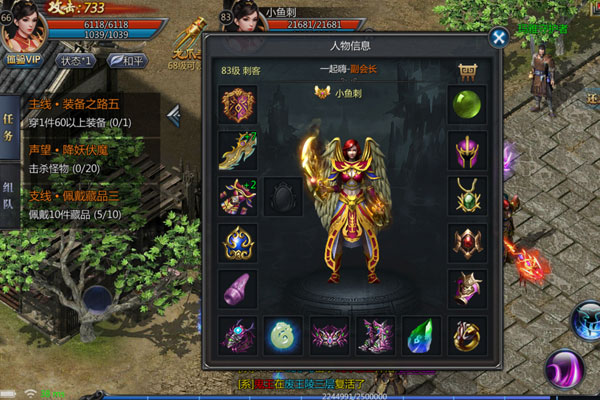The image size is (600, 400).
Task: Select the blue gem medal slot
Action: (237, 242)
